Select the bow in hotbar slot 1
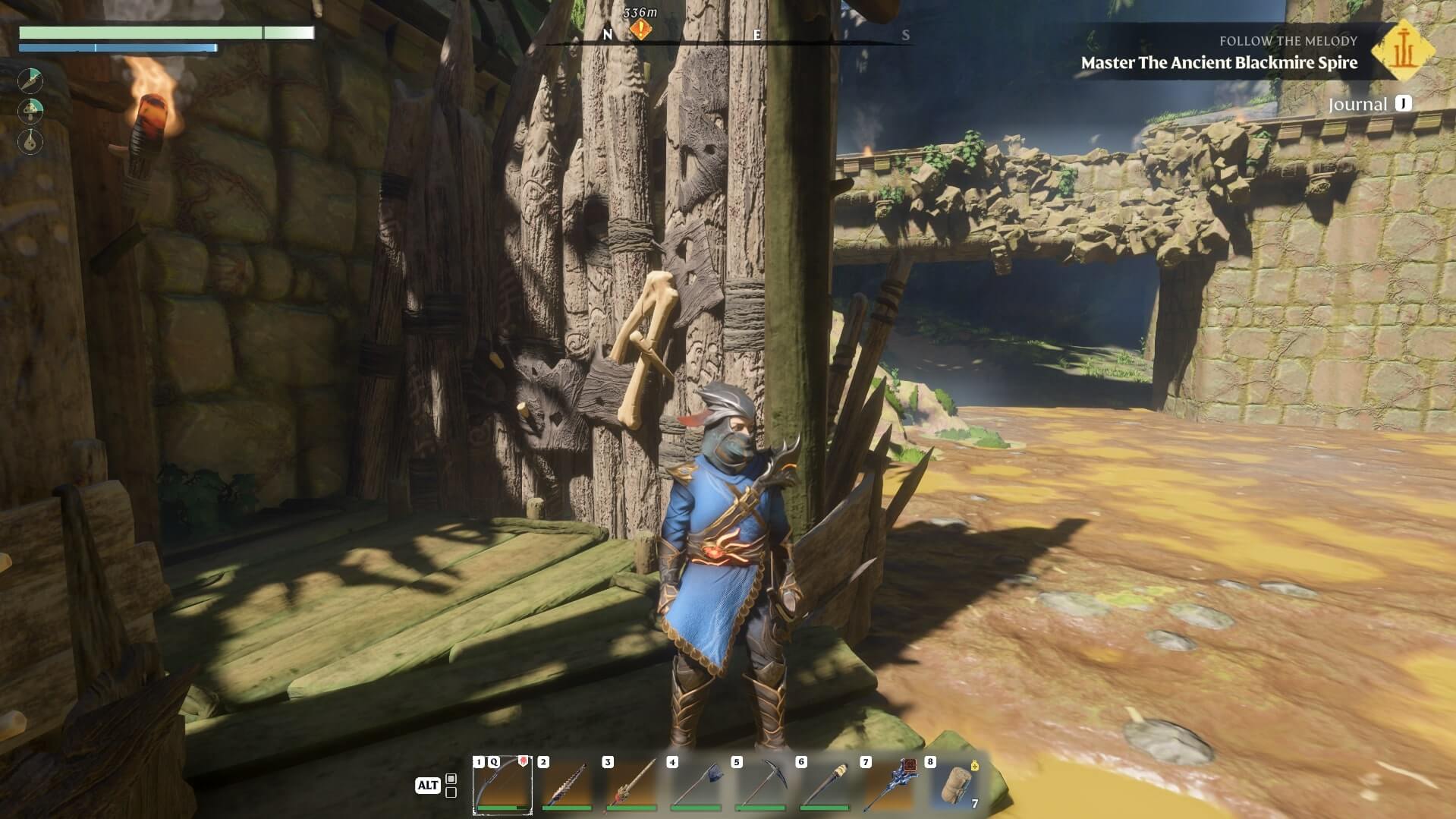The height and width of the screenshot is (819, 1456). click(502, 786)
